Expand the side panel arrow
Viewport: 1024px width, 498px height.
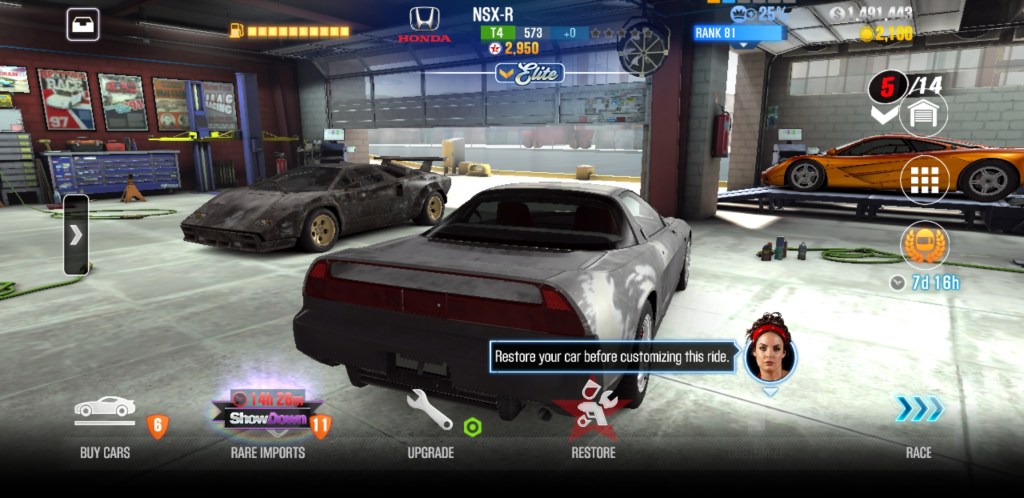tap(76, 235)
